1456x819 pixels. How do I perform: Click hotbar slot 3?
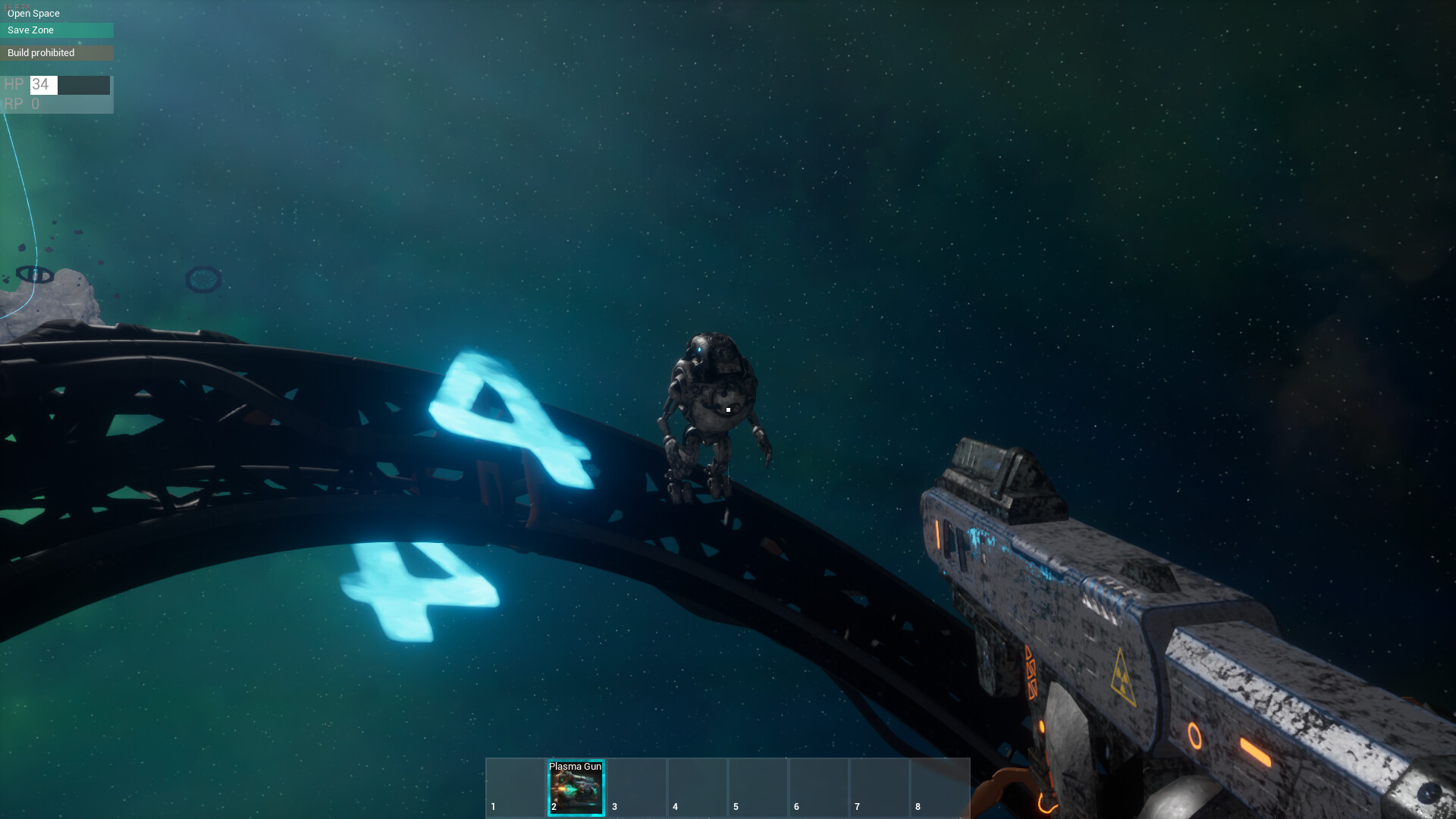point(637,789)
